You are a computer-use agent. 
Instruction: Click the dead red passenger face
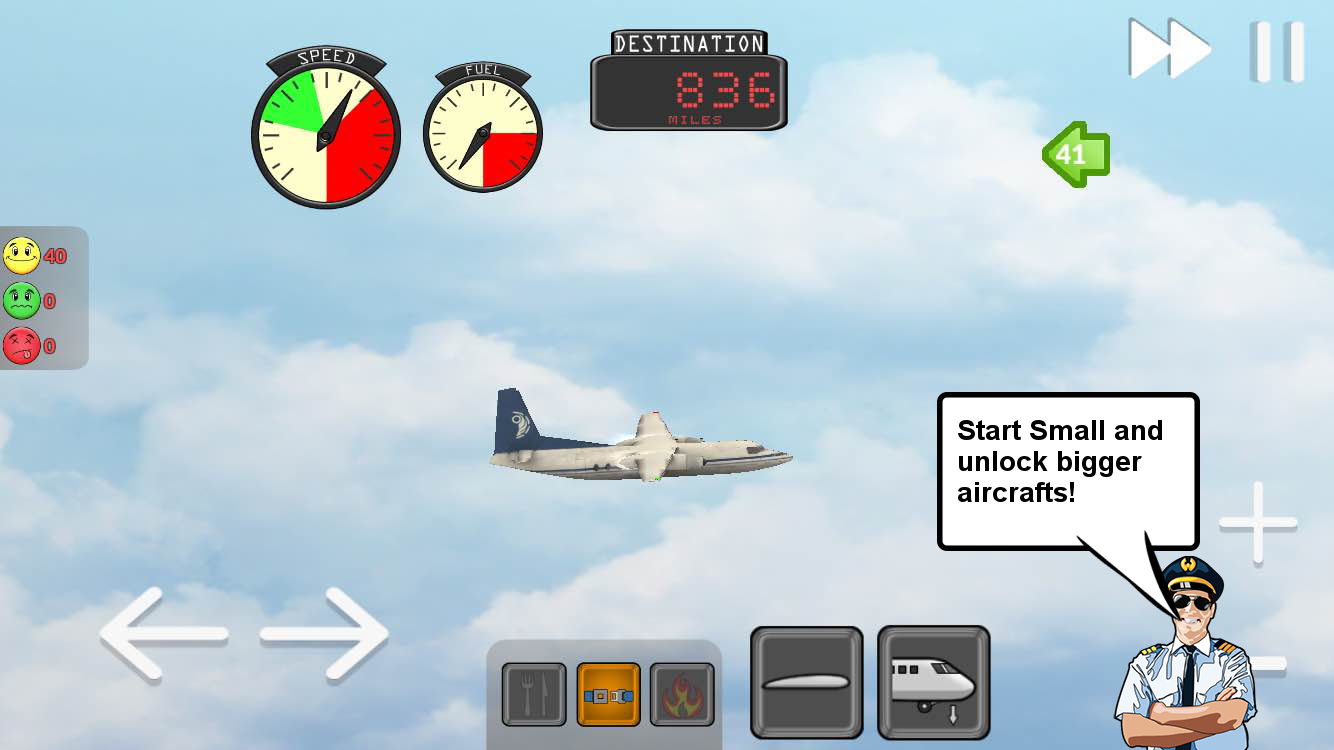22,343
